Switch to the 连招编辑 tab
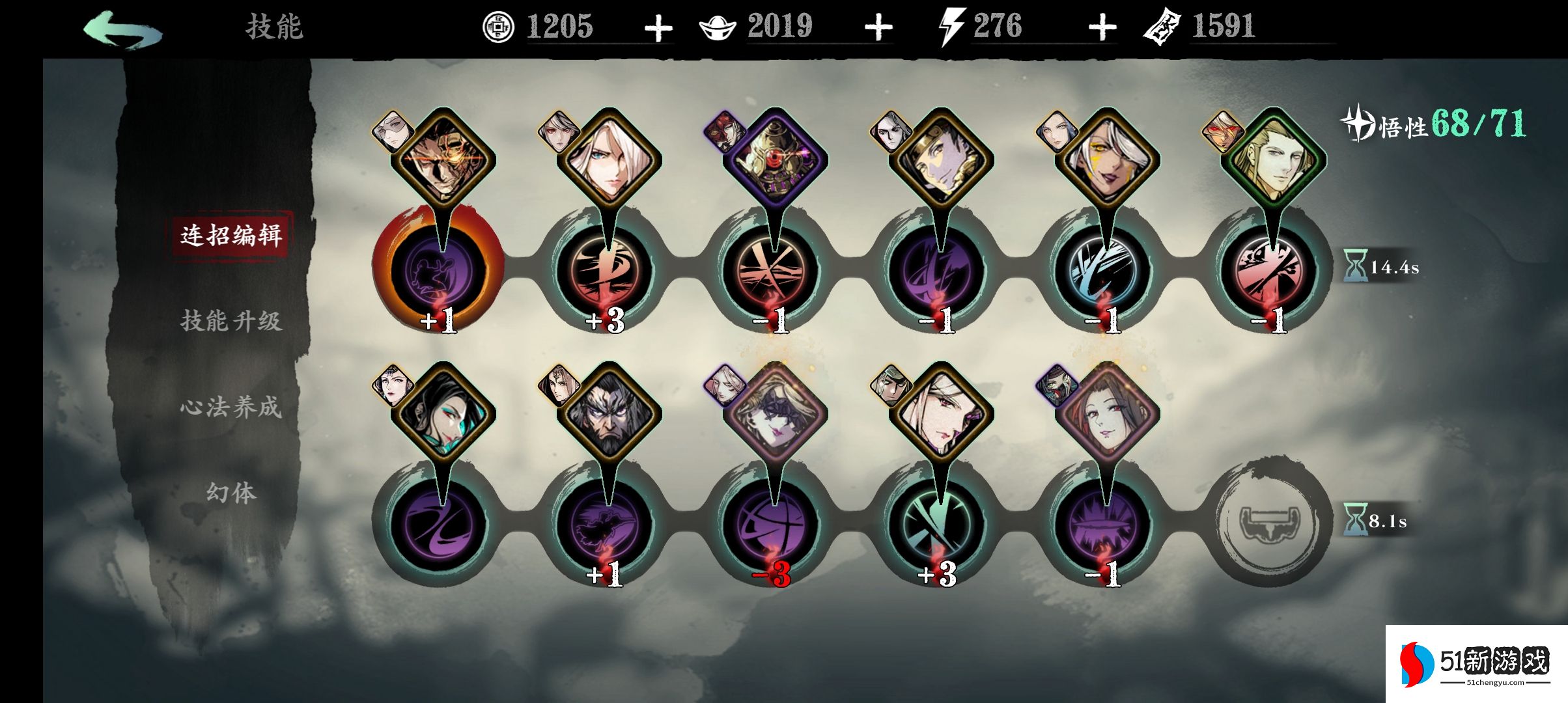 click(231, 235)
